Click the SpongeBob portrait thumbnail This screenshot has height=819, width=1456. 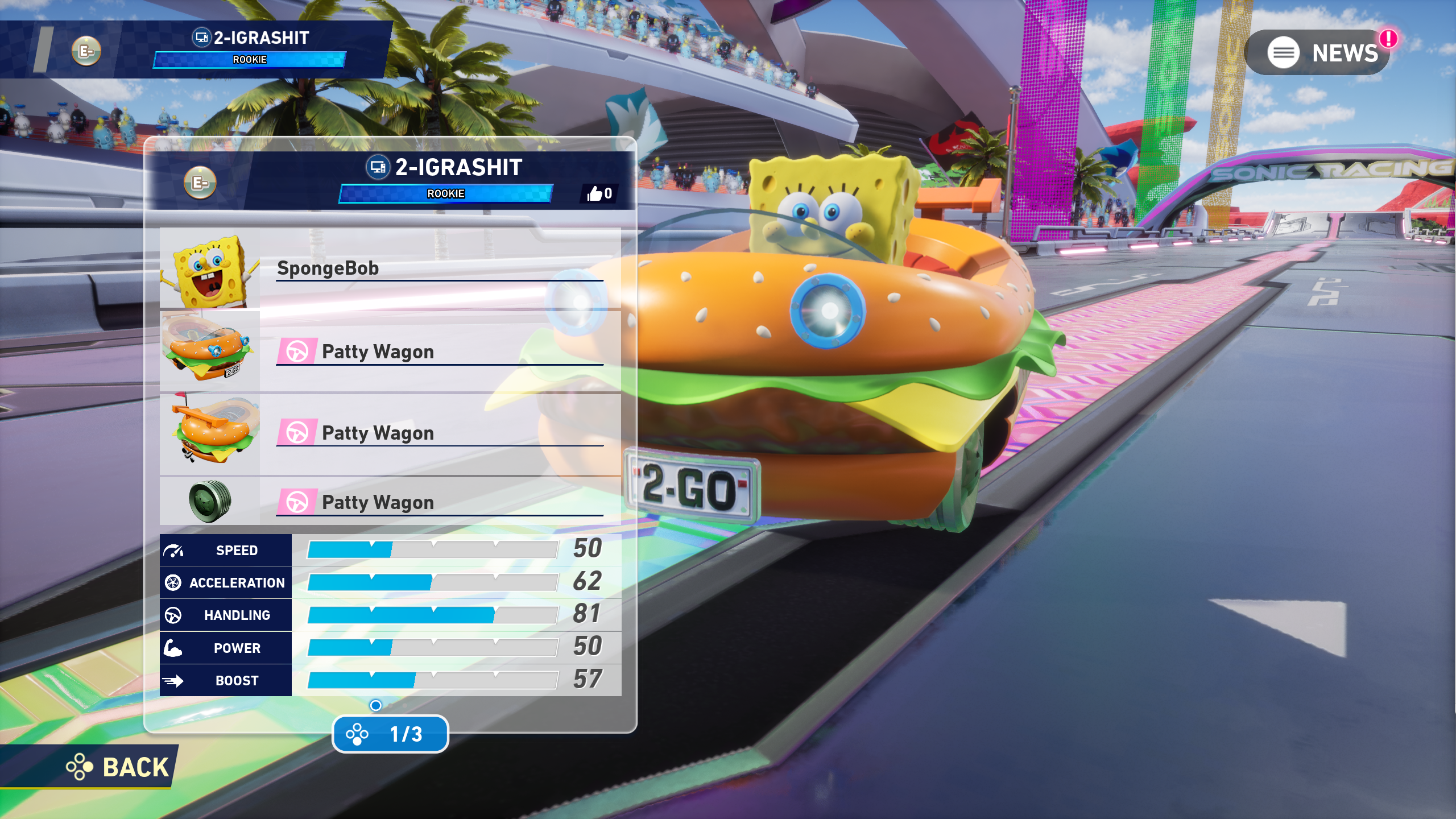[x=210, y=269]
